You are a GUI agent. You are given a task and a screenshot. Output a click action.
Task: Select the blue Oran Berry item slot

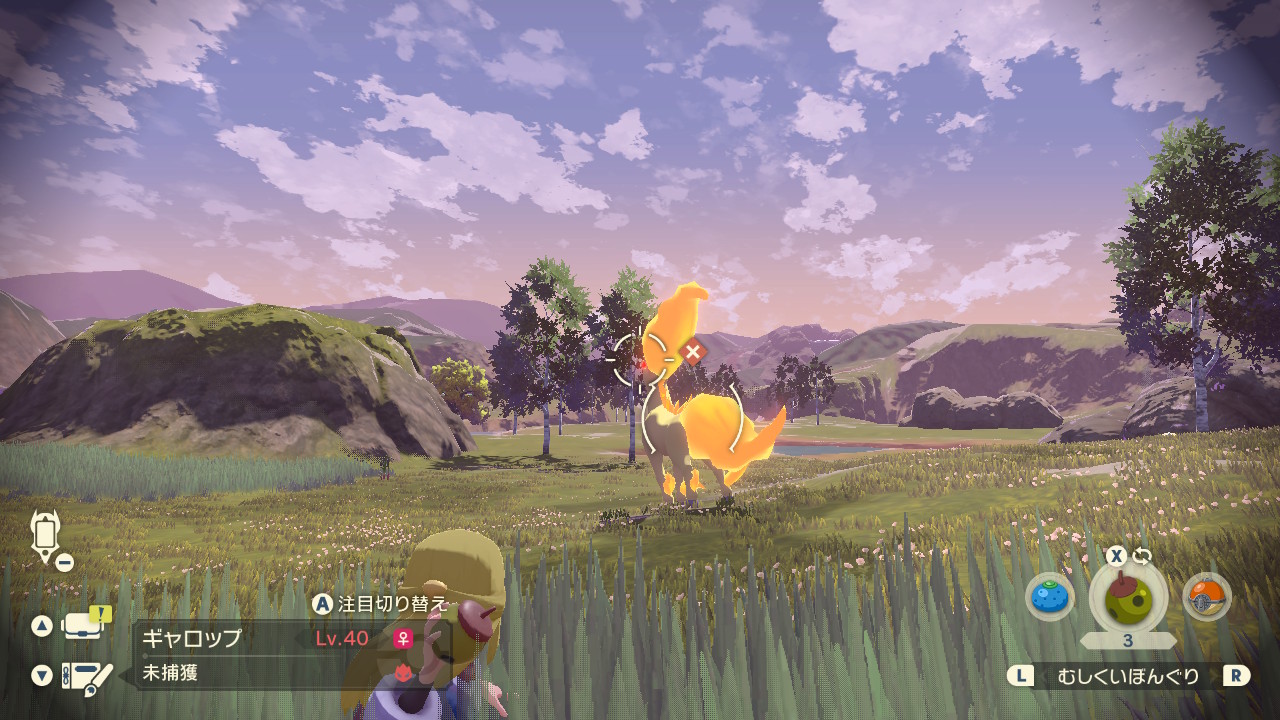[x=1049, y=598]
